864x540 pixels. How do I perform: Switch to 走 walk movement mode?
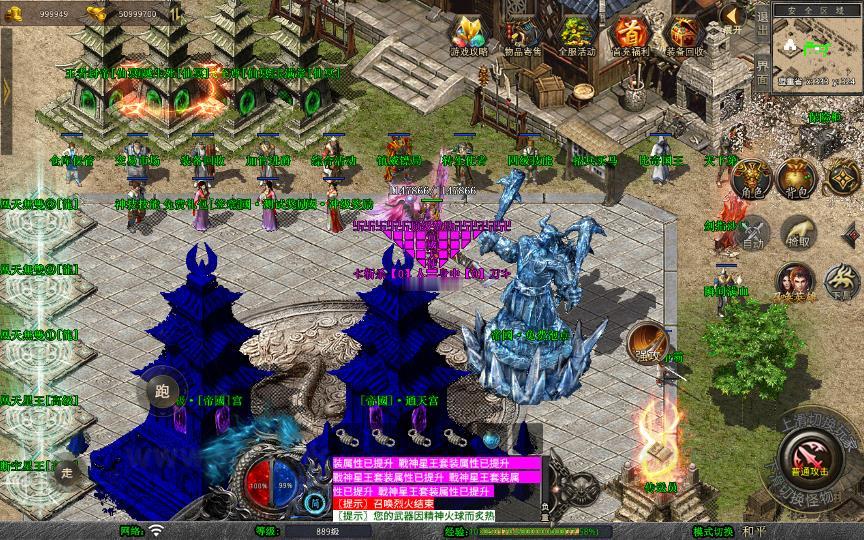pos(66,470)
